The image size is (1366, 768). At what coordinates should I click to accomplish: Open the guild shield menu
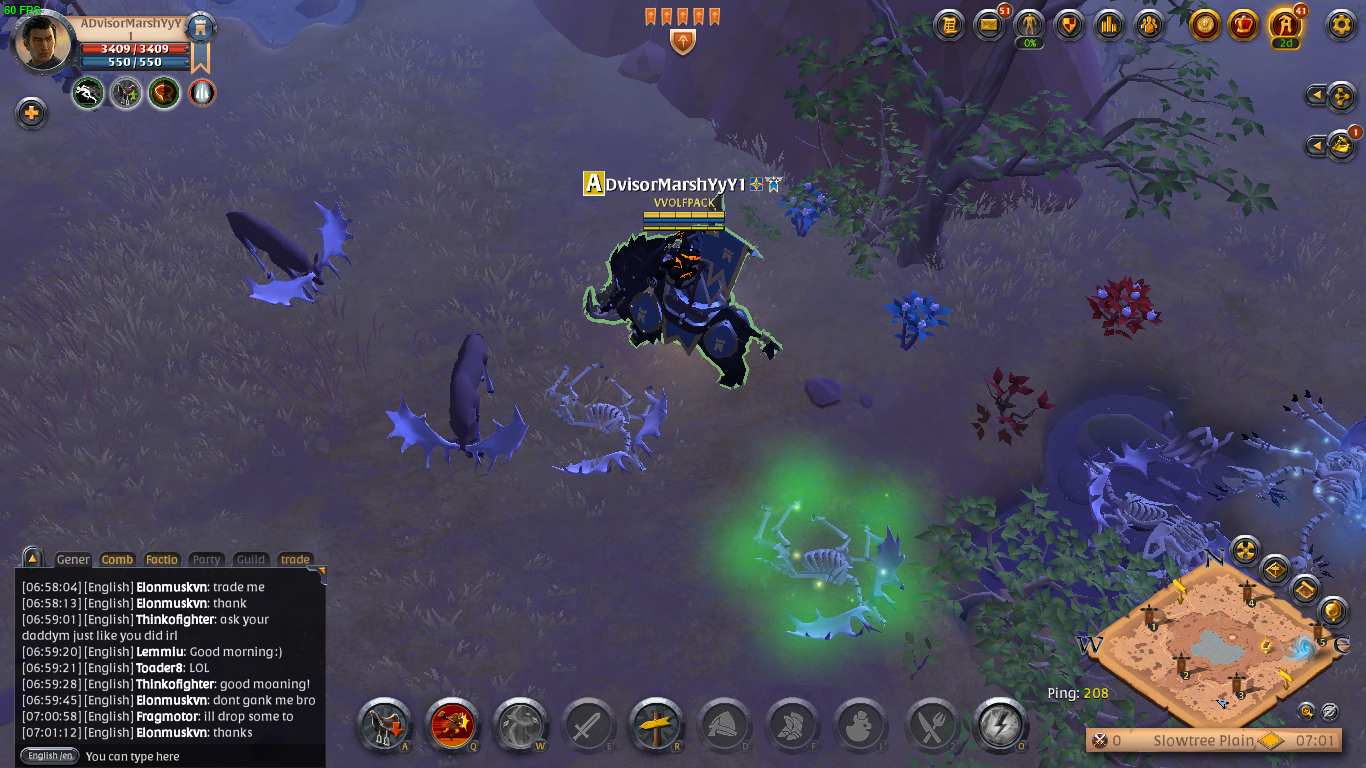[1070, 25]
